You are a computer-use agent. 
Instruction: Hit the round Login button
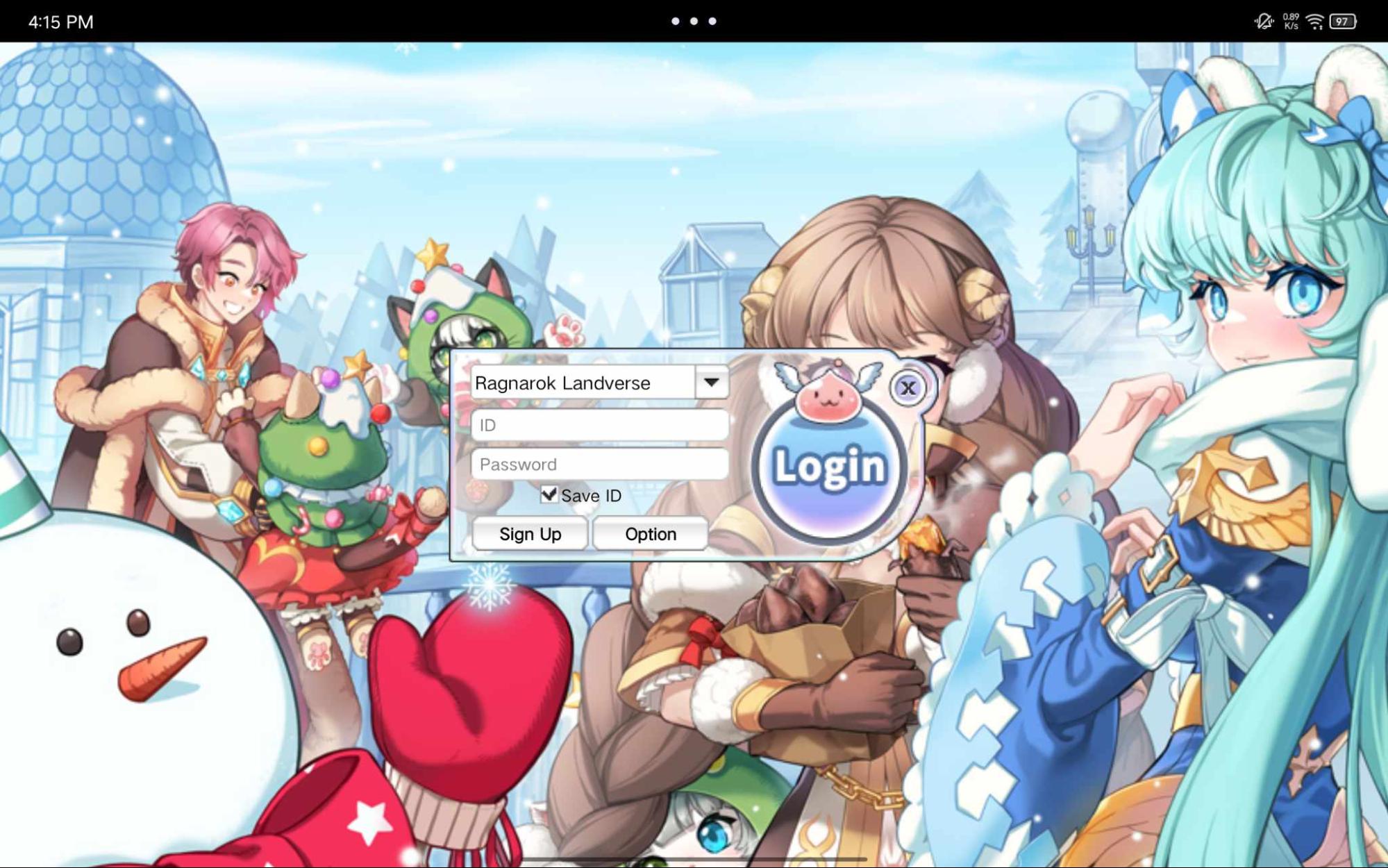tap(829, 467)
